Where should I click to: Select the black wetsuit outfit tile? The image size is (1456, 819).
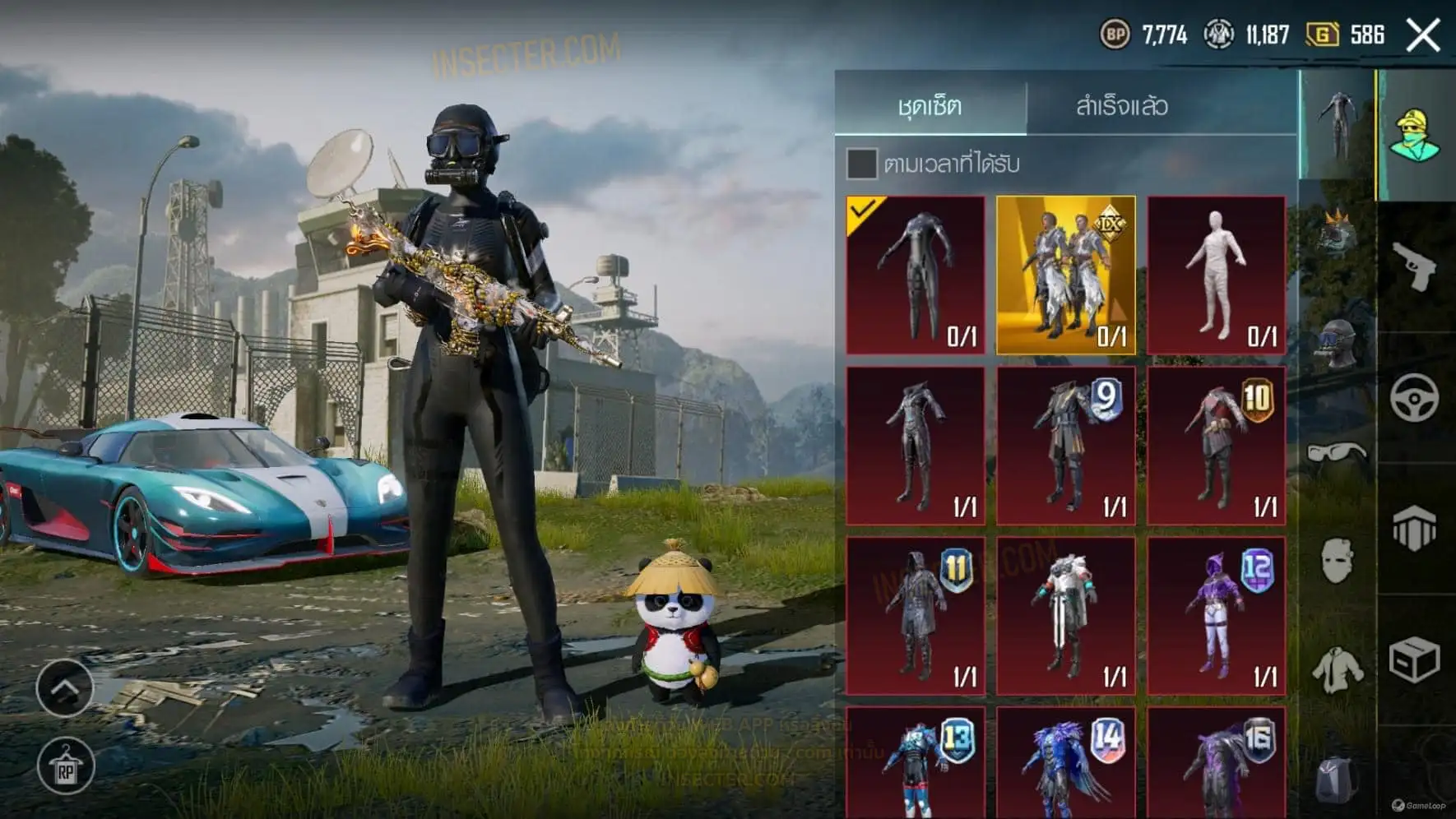coord(916,275)
